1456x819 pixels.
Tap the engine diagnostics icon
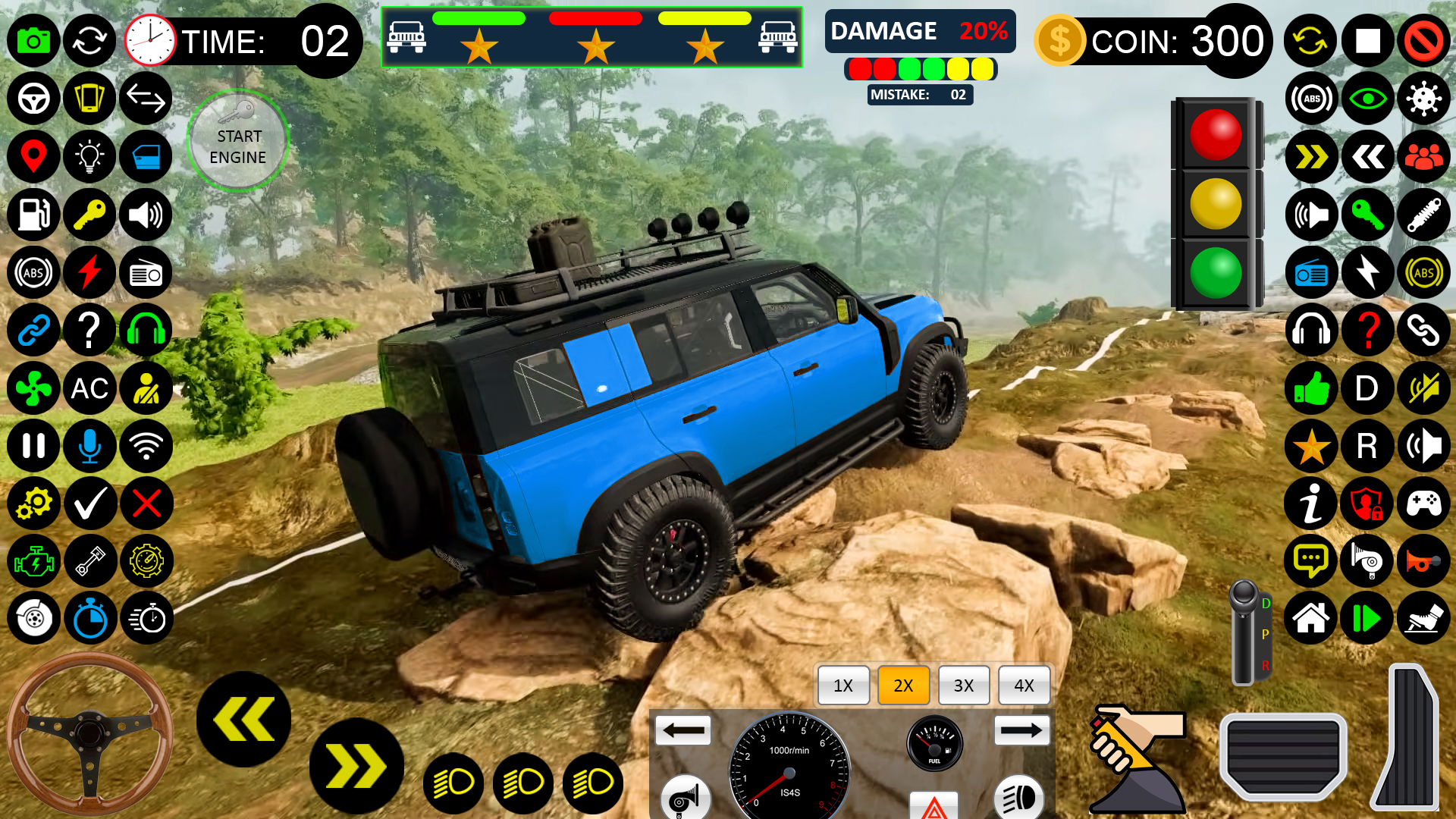(33, 561)
